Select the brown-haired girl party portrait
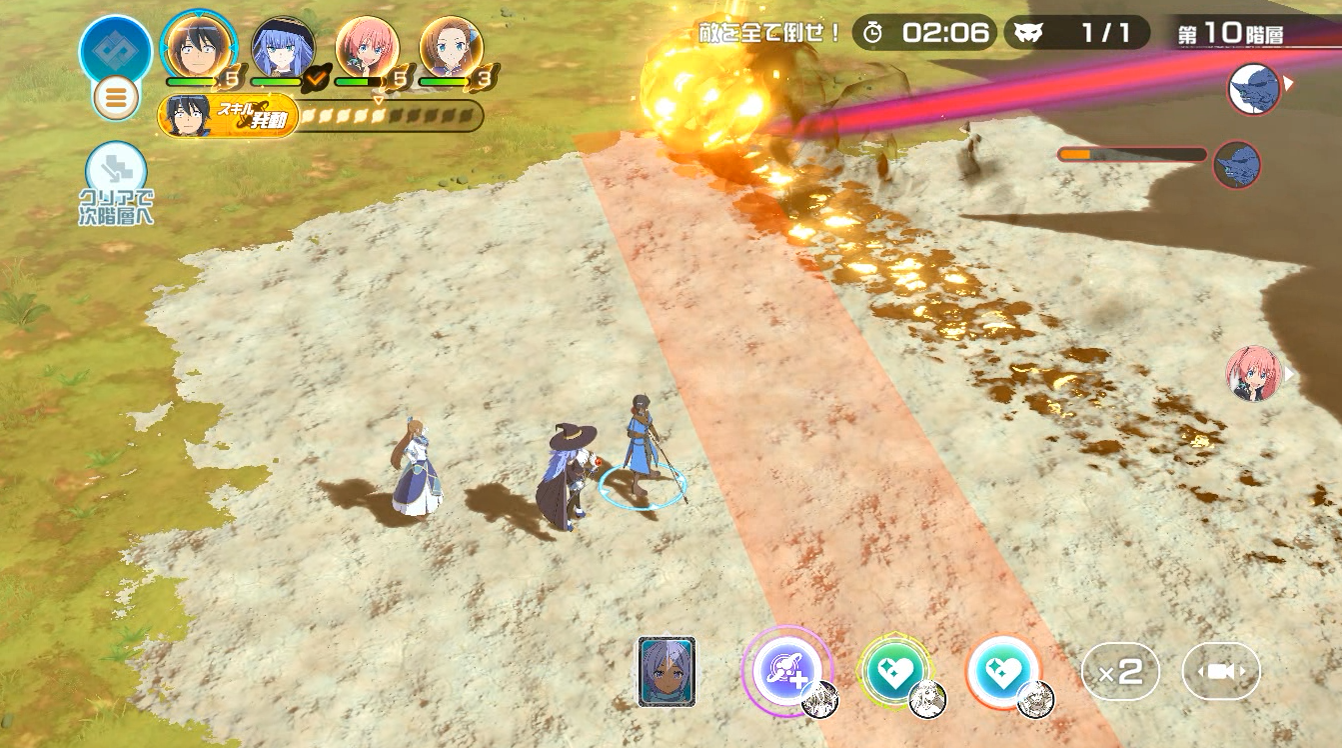The height and width of the screenshot is (748, 1342). [452, 47]
